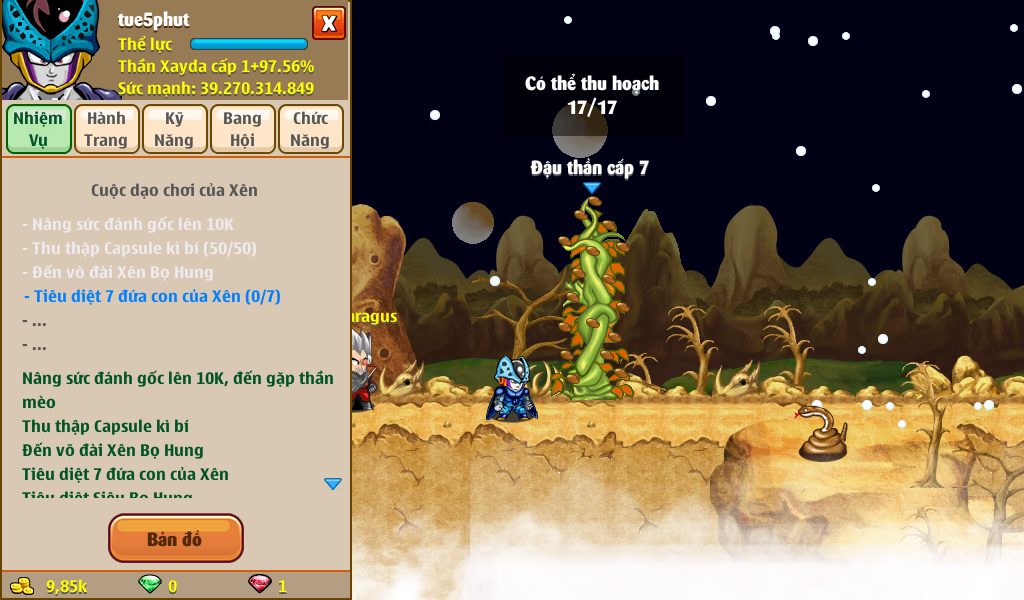Image resolution: width=1024 pixels, height=600 pixels.
Task: Go to the Chức Năng tab
Action: (310, 129)
